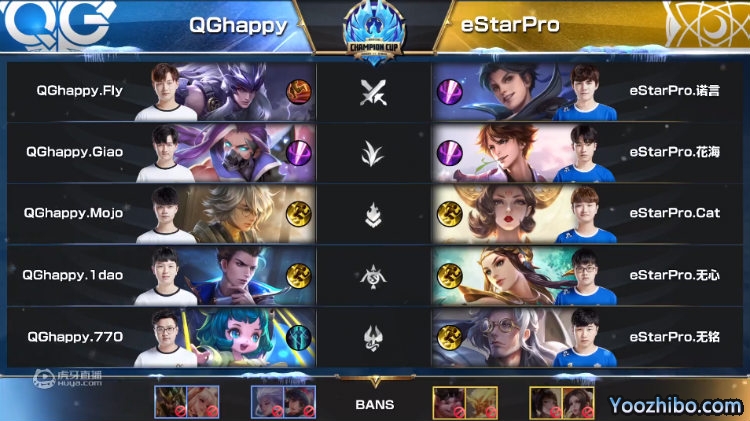Select the eStarPro.无心 player row
This screenshot has width=750, height=421.
[590, 275]
